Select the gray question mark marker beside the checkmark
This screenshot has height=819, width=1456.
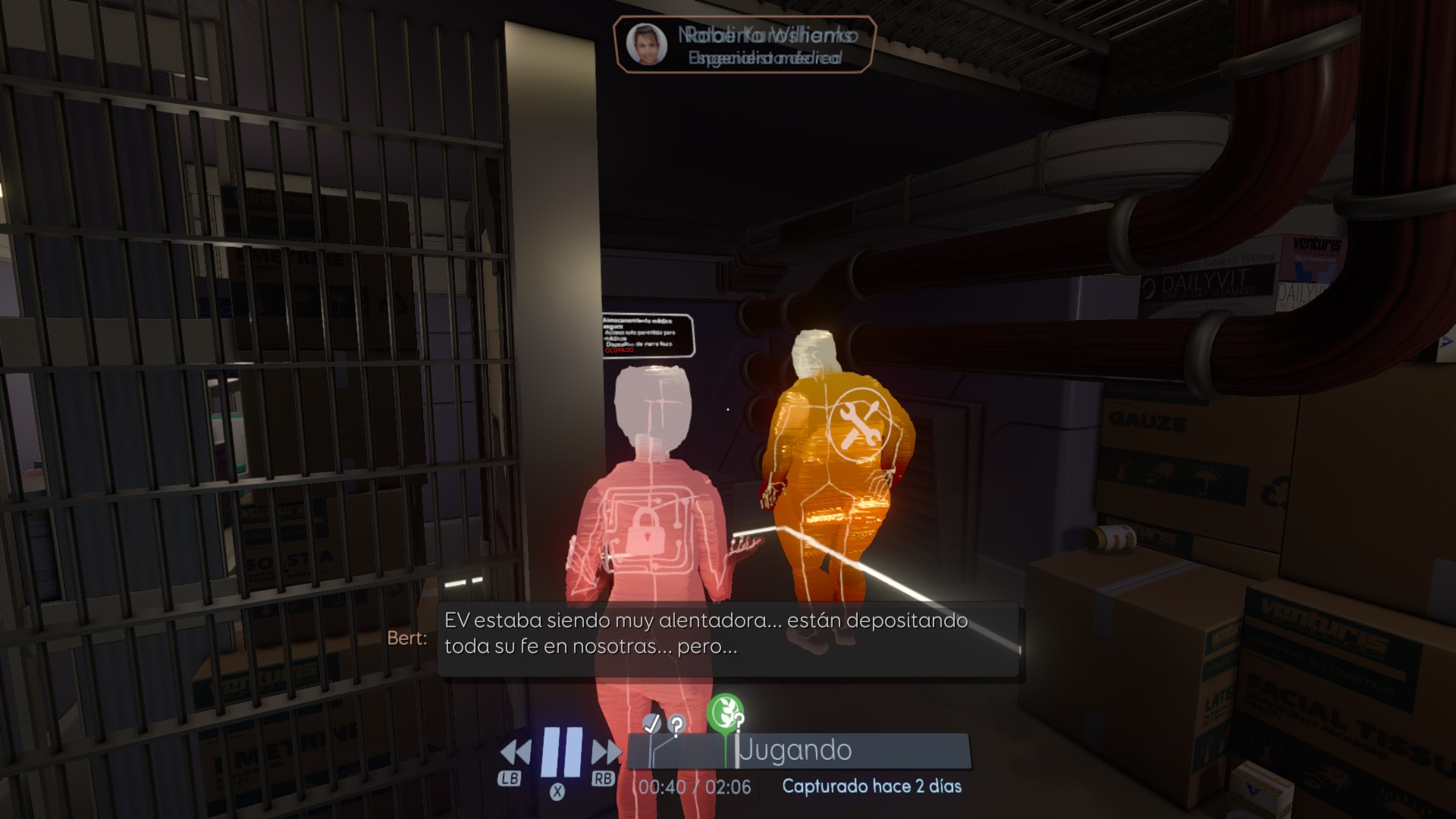(x=676, y=724)
